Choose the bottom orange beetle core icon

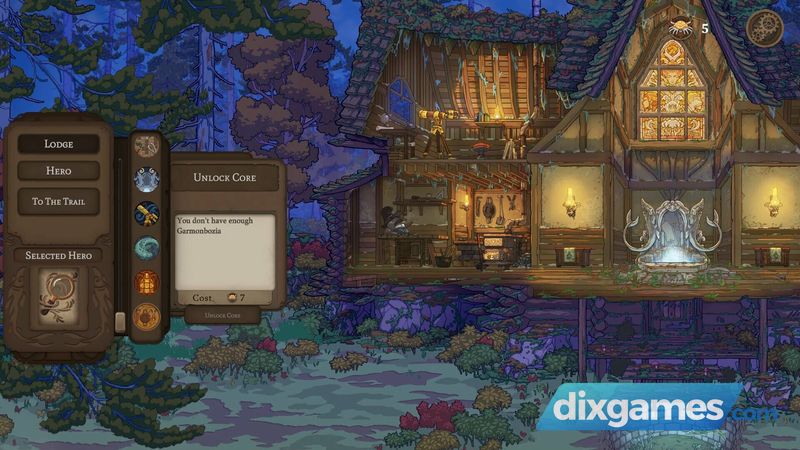147,317
